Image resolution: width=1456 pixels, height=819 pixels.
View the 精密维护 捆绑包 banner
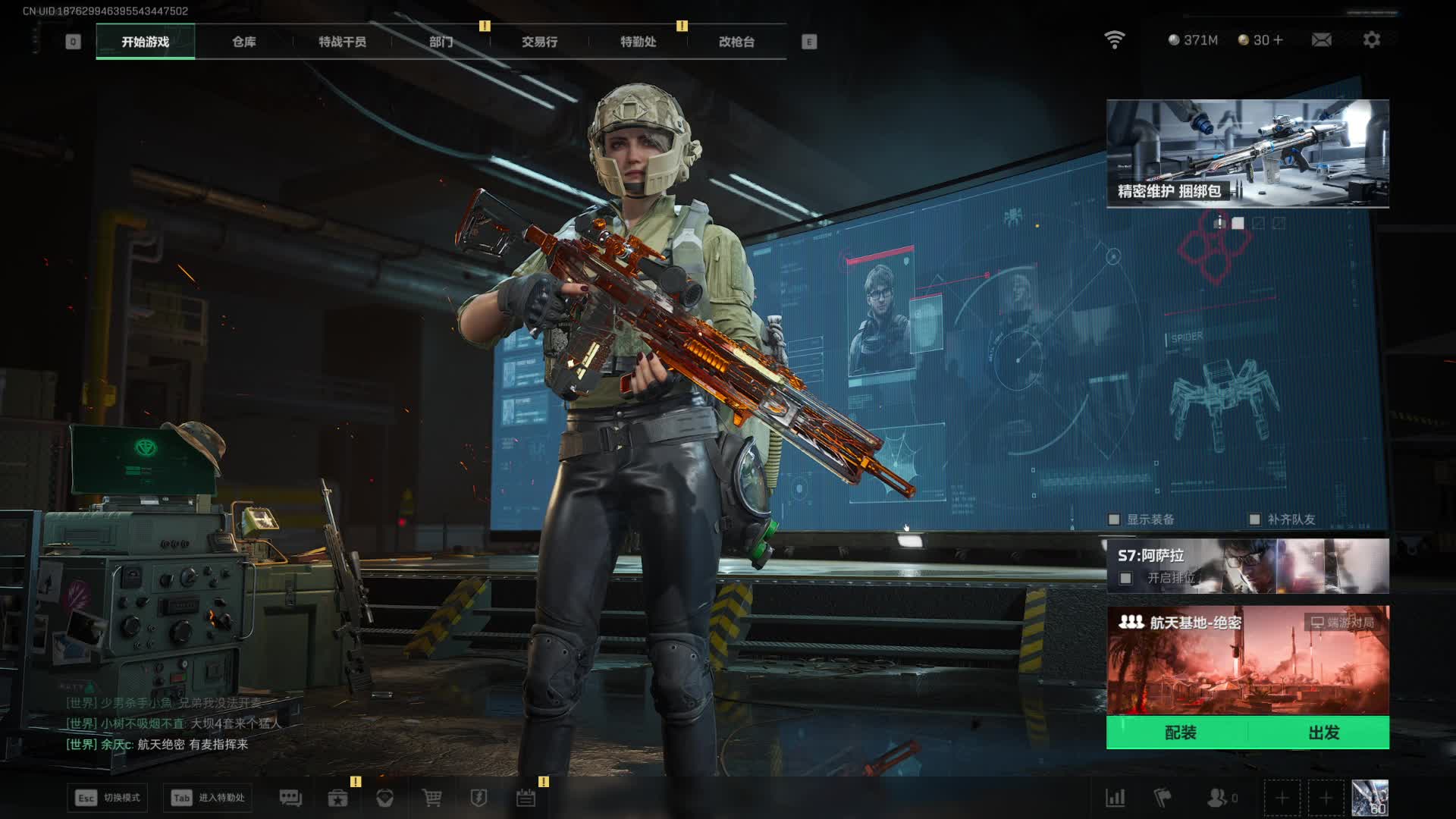click(1247, 153)
